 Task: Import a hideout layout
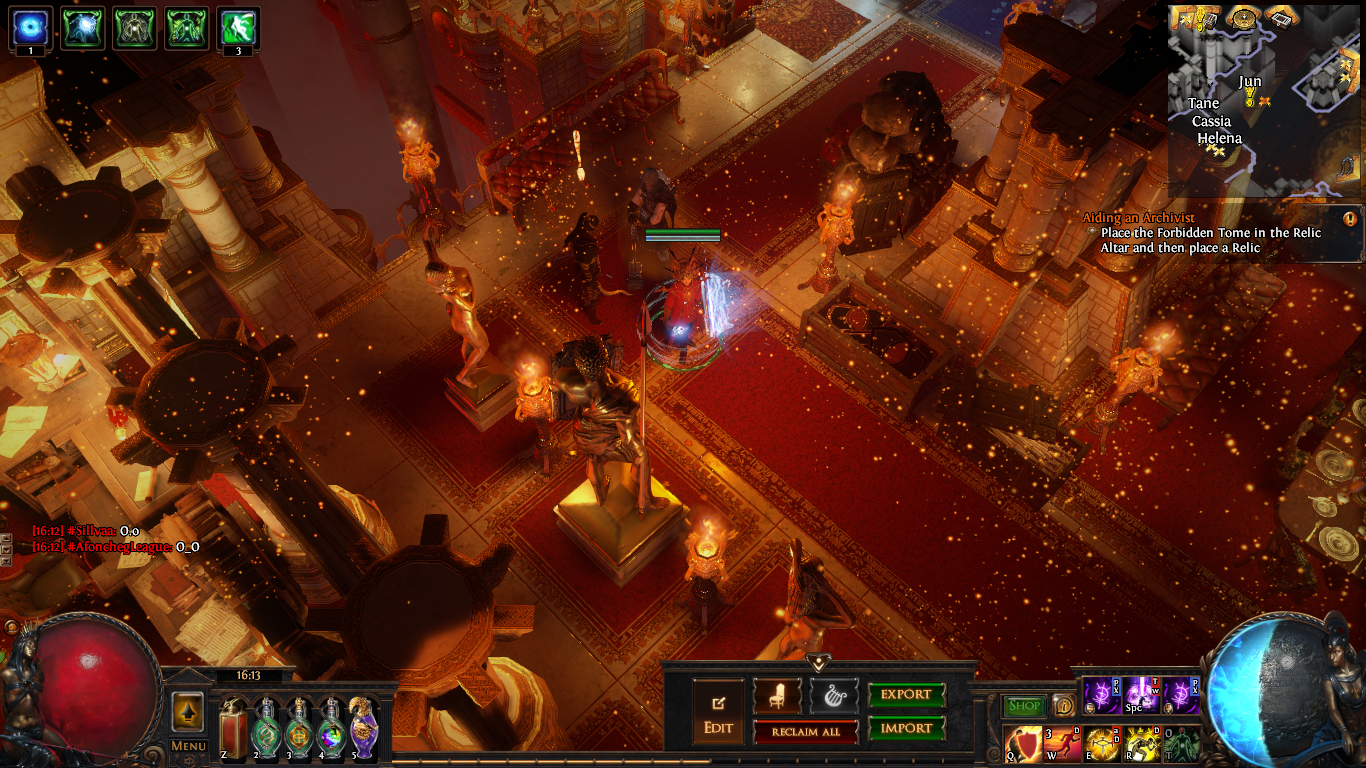point(906,729)
